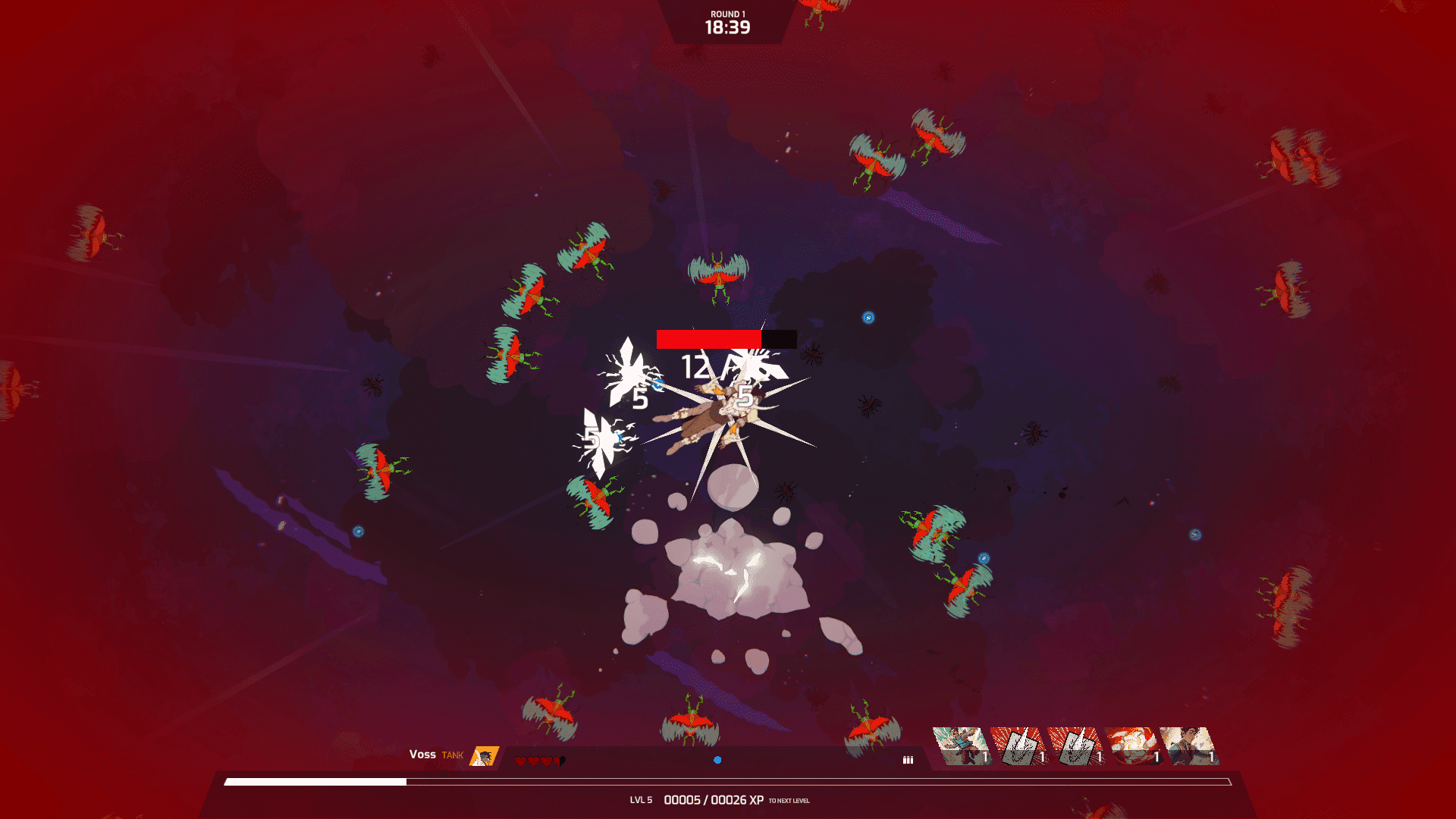Select the fiery explosion ability card
Screen dimensions: 1456x819
[1135, 747]
